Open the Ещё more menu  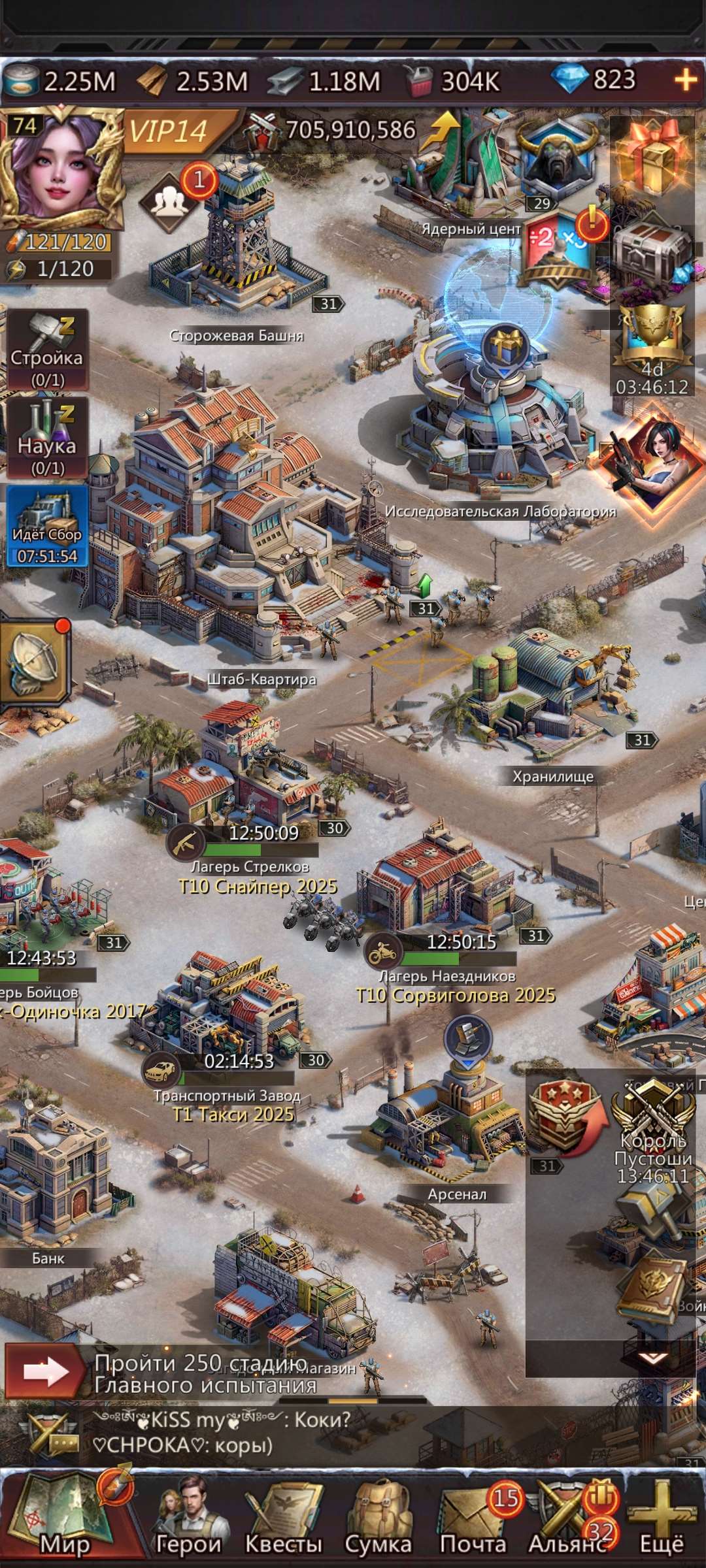(x=662, y=1517)
